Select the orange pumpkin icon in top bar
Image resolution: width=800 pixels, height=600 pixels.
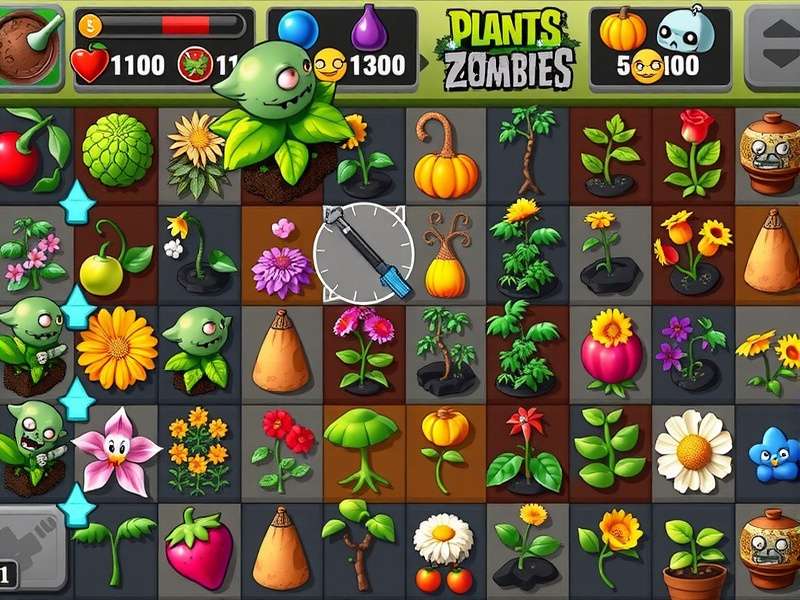coord(622,30)
